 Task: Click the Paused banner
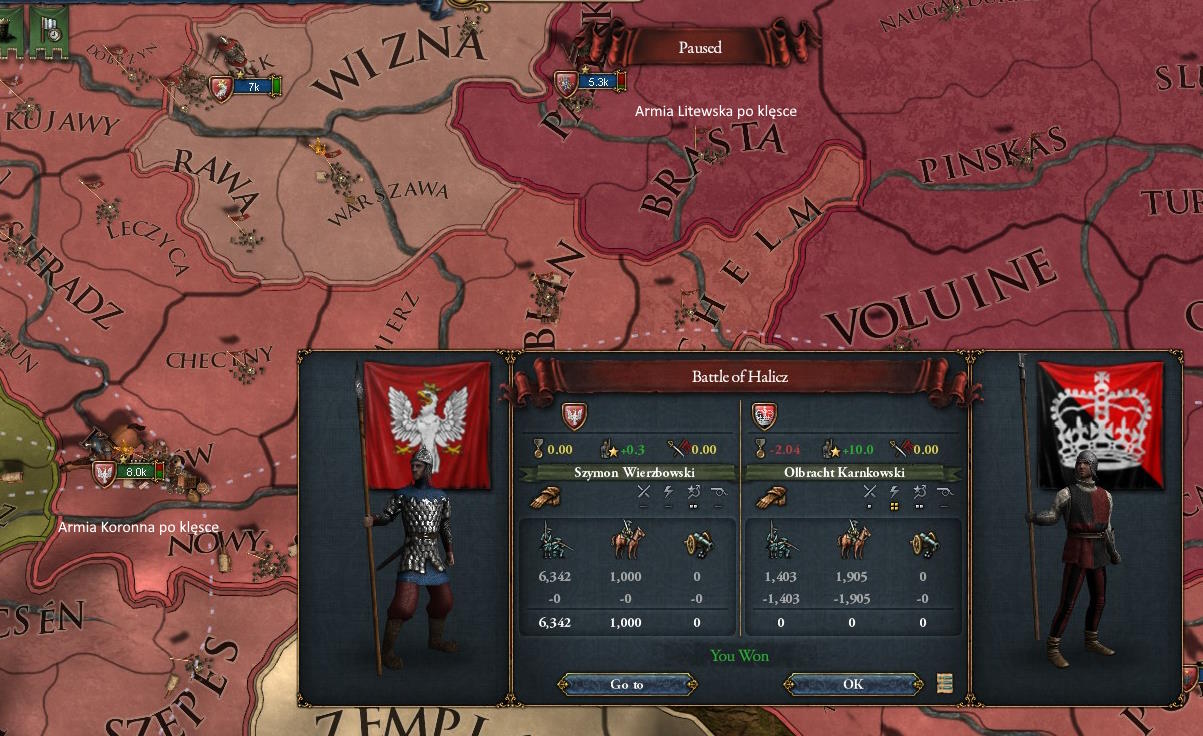pos(700,47)
